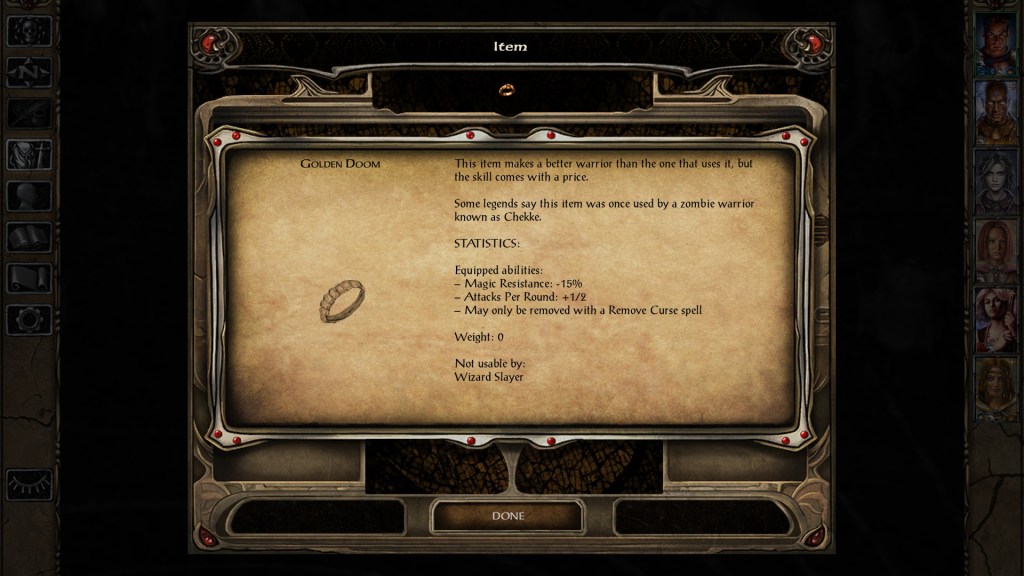Select the red-skinned bald character portrait
Image resolution: width=1024 pixels, height=576 pixels.
995,43
